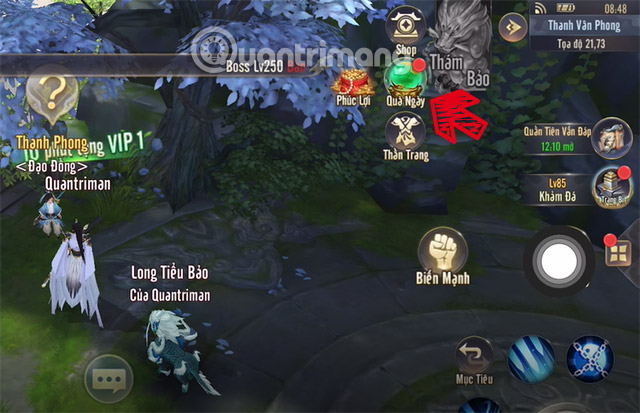Collapse the menu with the arrow button
This screenshot has height=413, width=640.
tap(513, 26)
